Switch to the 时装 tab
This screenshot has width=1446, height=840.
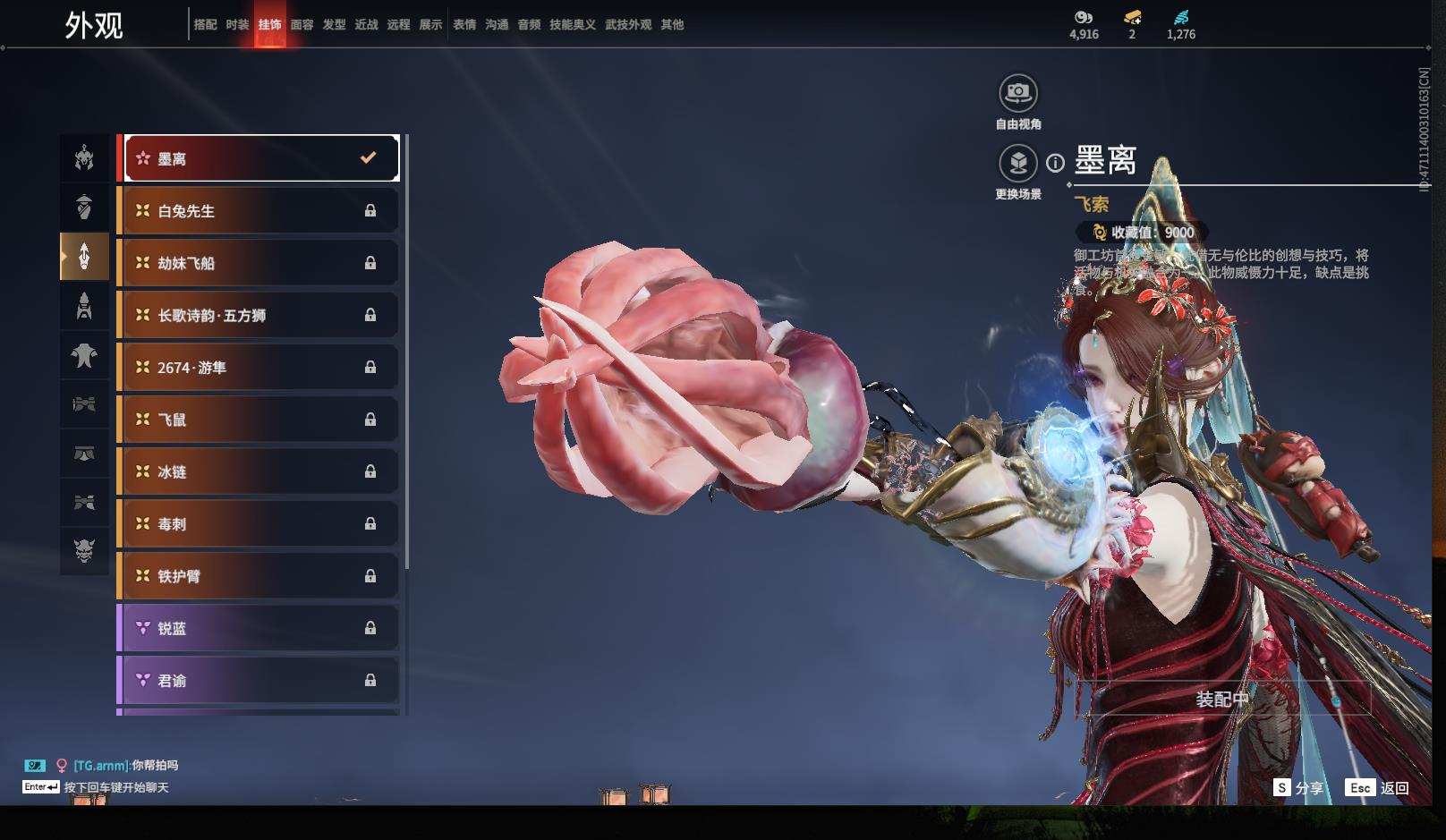(x=237, y=25)
